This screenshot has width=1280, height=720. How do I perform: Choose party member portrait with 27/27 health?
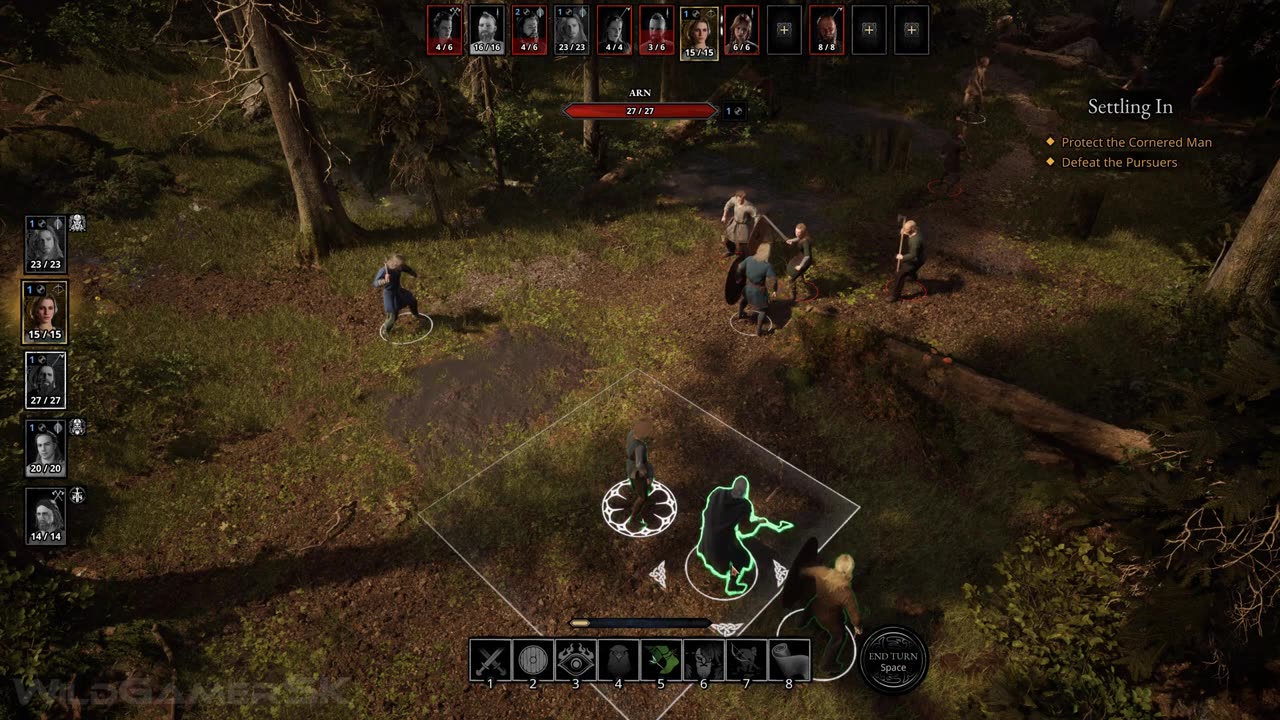[45, 380]
